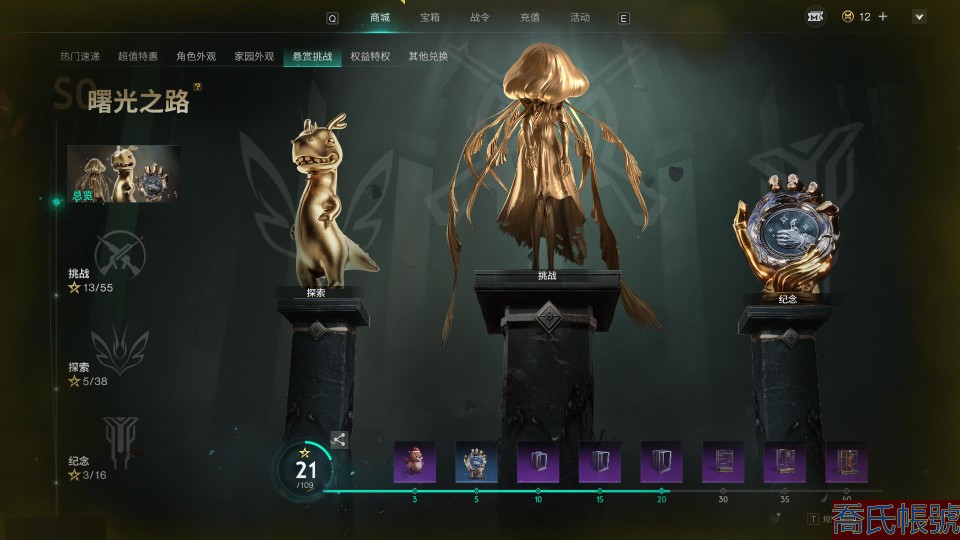This screenshot has height=540, width=960.
Task: Expand the top-right dropdown arrow
Action: [919, 17]
